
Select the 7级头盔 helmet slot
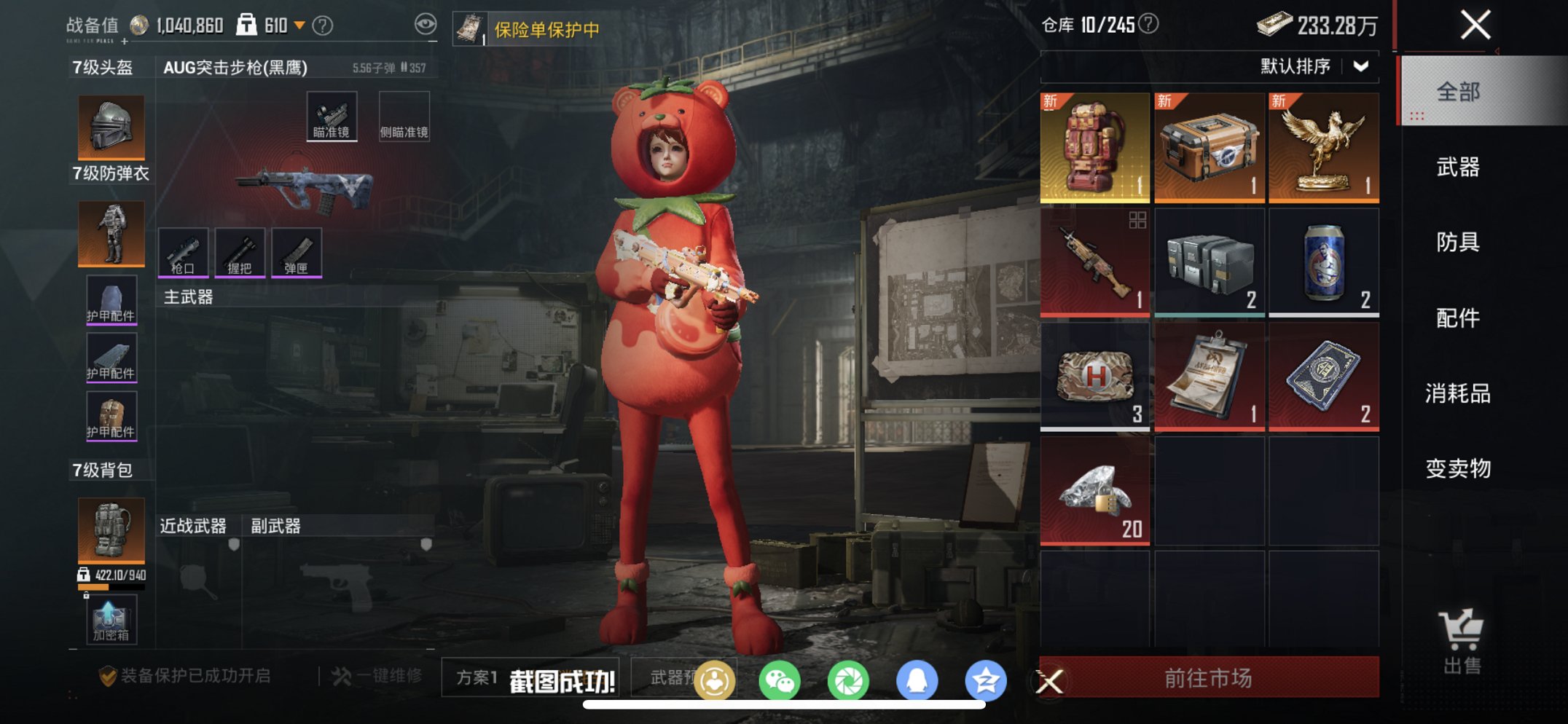click(x=111, y=125)
